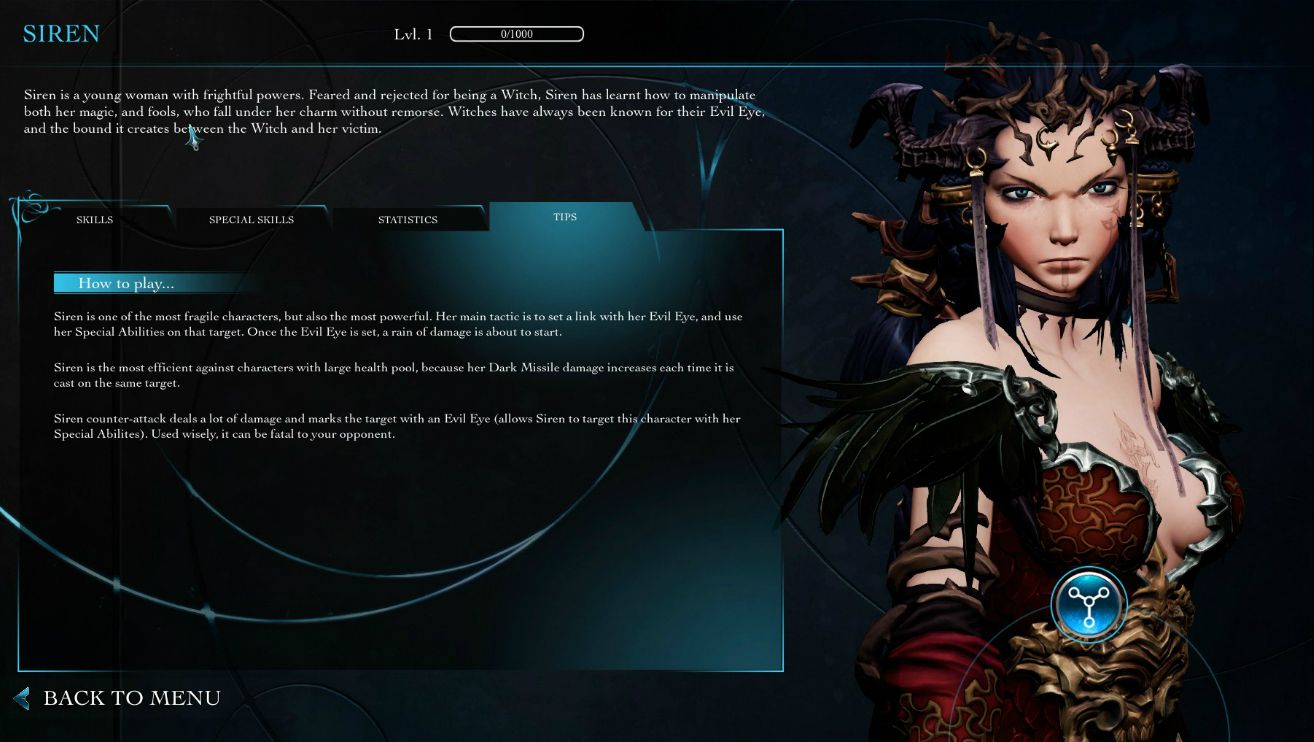The image size is (1314, 742).
Task: Show the Statistics tab
Action: pyautogui.click(x=408, y=219)
